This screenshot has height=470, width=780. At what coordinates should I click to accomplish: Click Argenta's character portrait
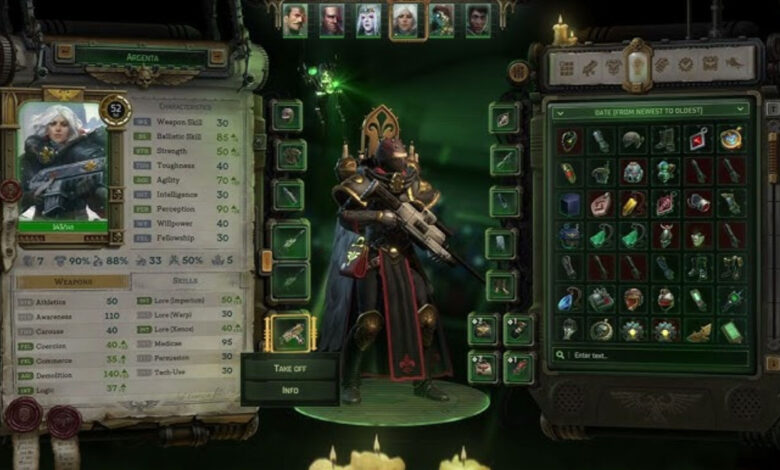click(x=62, y=162)
